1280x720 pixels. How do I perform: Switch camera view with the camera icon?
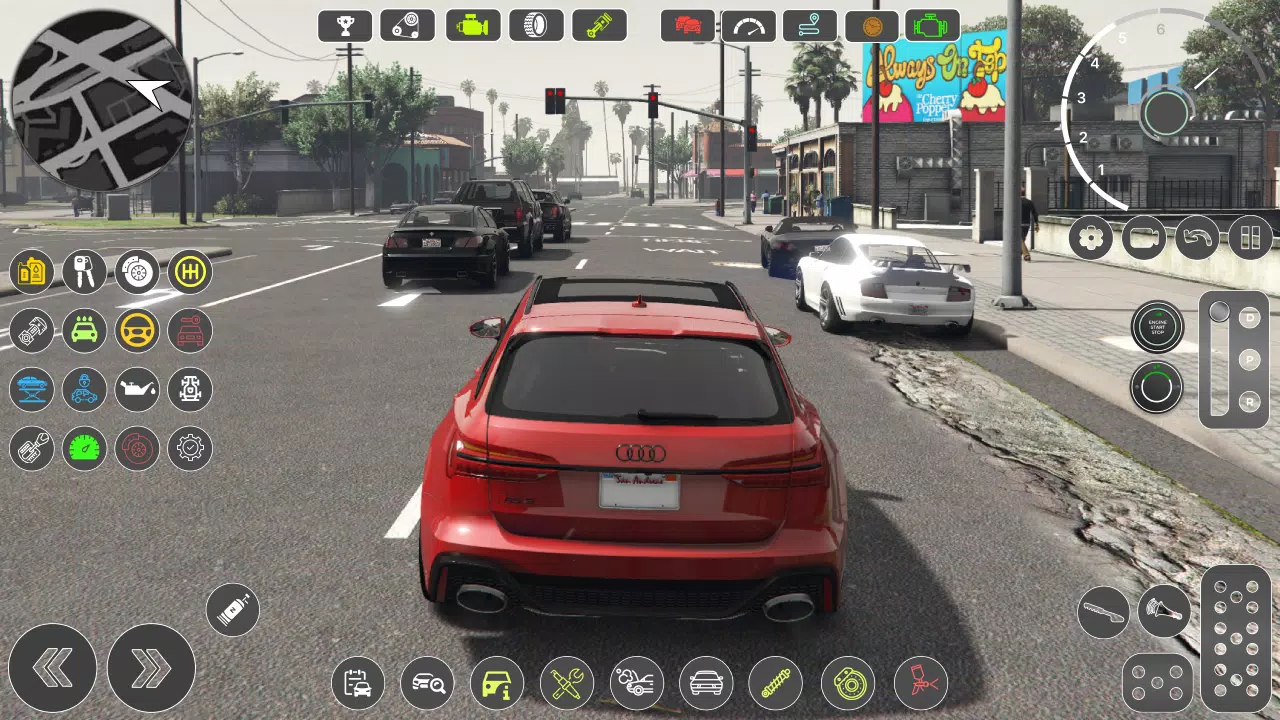(1143, 238)
